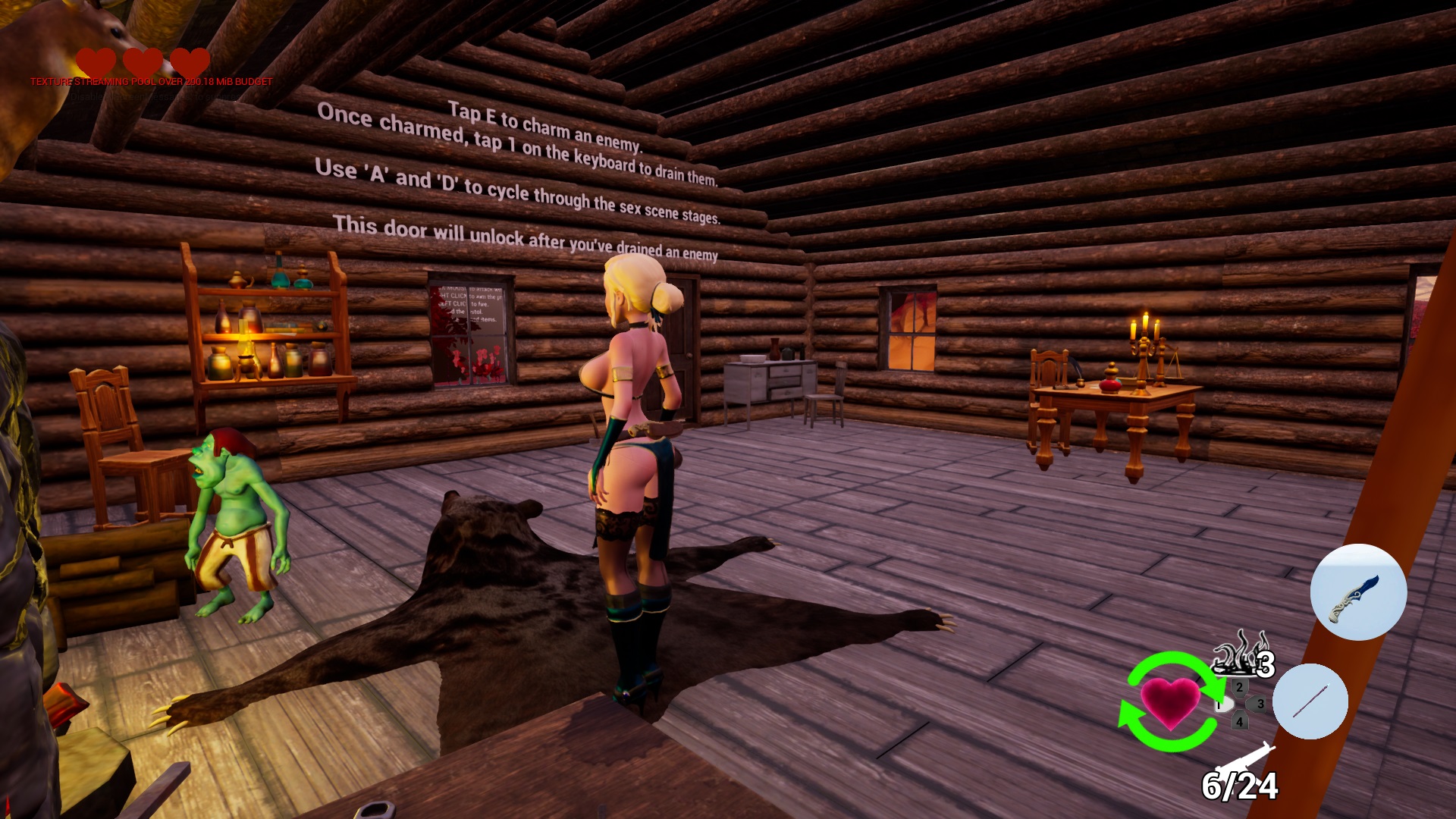Select slot 2 on the quick selector
This screenshot has width=1456, height=819.
coord(1239,687)
